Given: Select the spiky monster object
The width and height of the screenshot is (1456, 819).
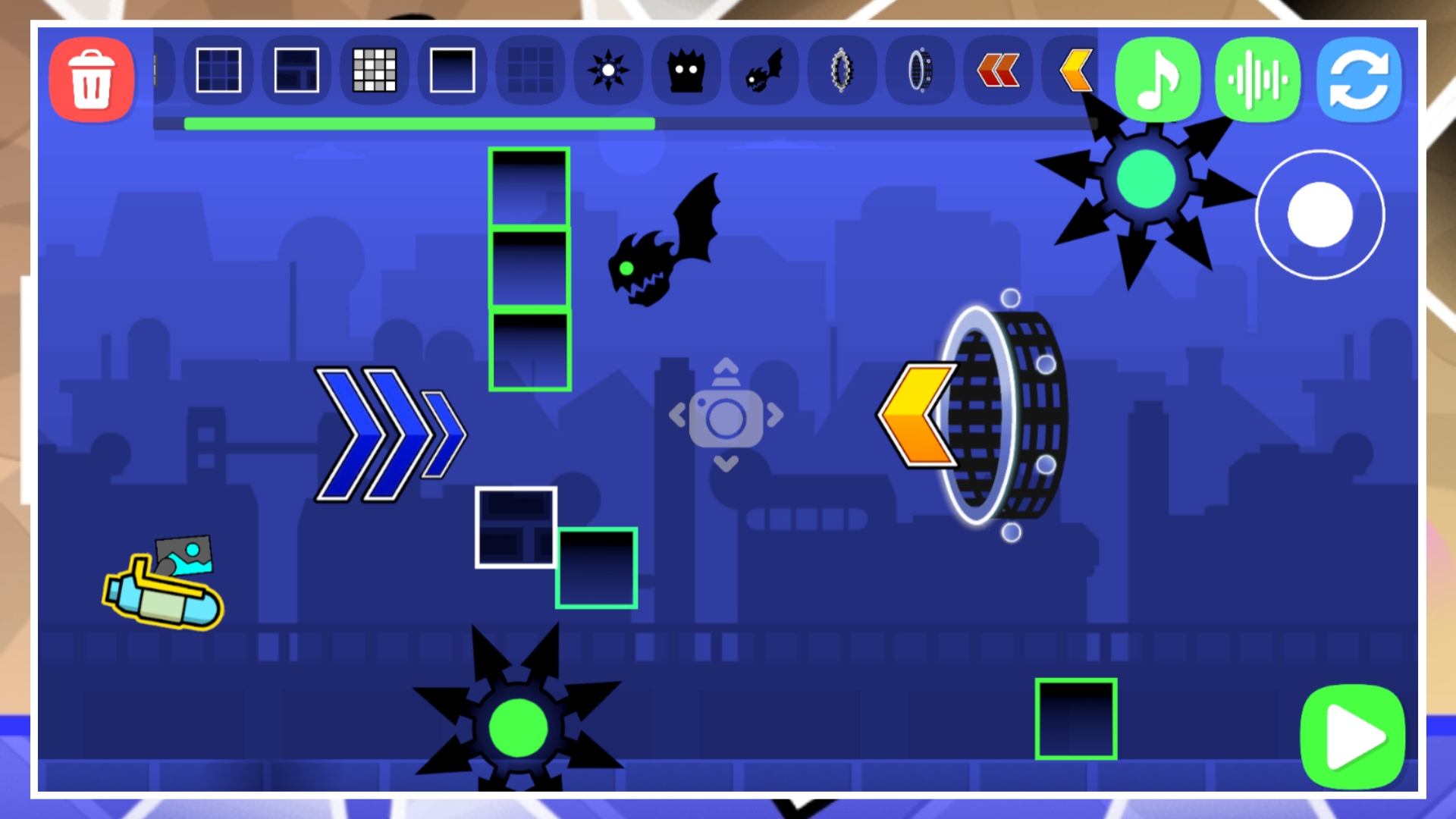Looking at the screenshot, I should pos(686,72).
